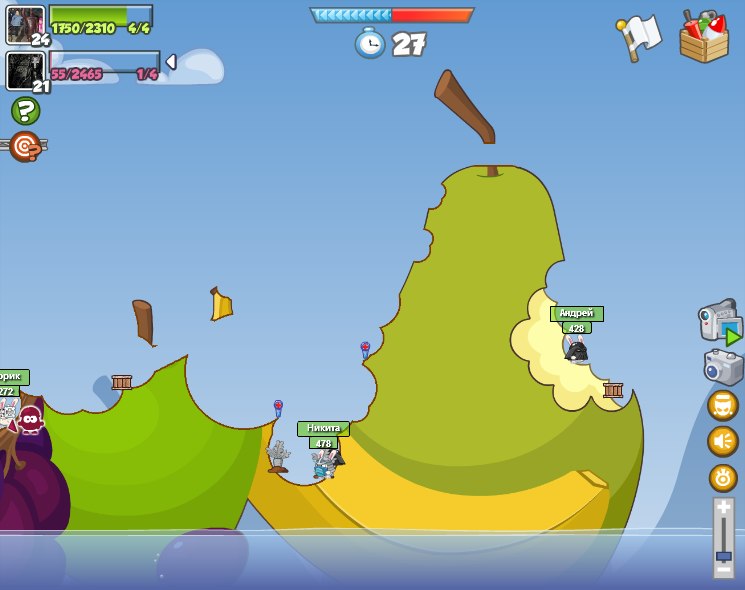Click the orange round settings button
Viewport: 745px width, 590px height.
point(723,477)
